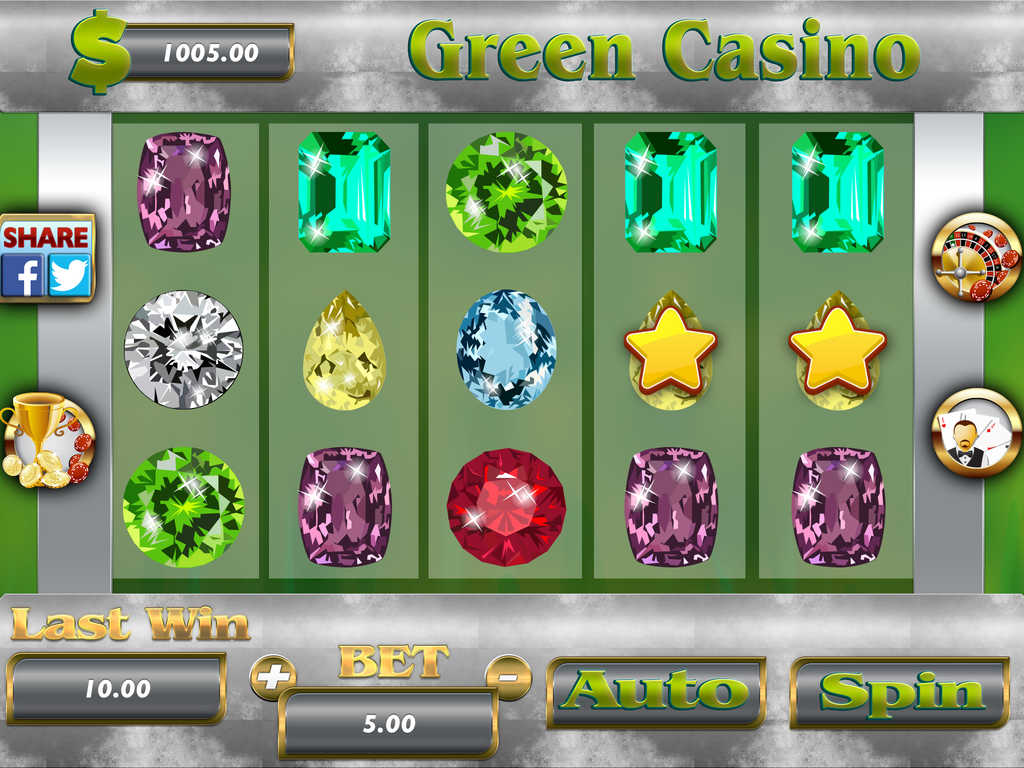Open the card dealer game icon

[x=976, y=433]
